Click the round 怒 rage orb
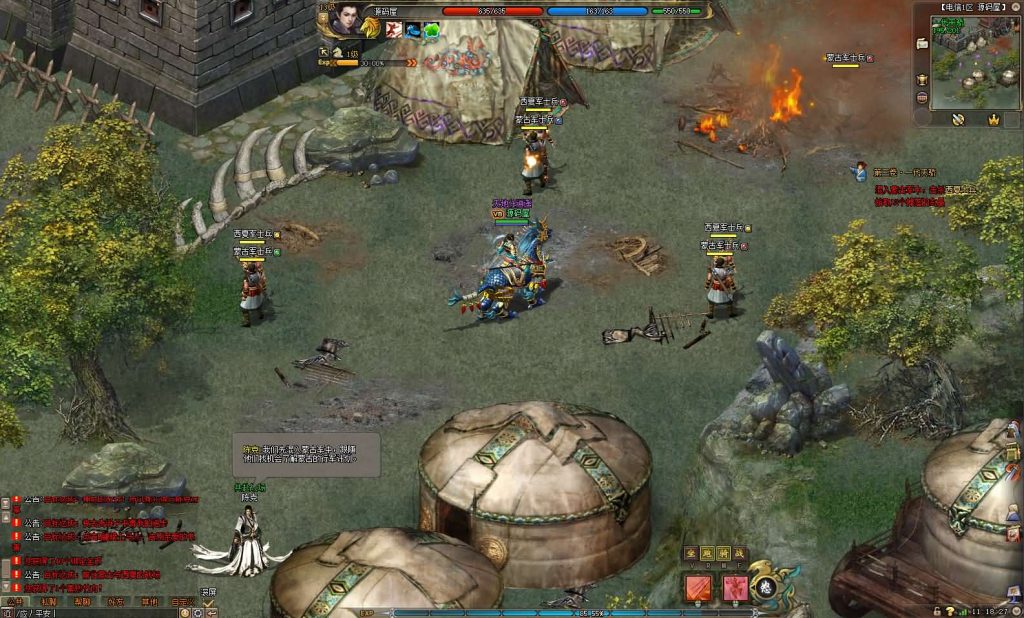 click(768, 586)
